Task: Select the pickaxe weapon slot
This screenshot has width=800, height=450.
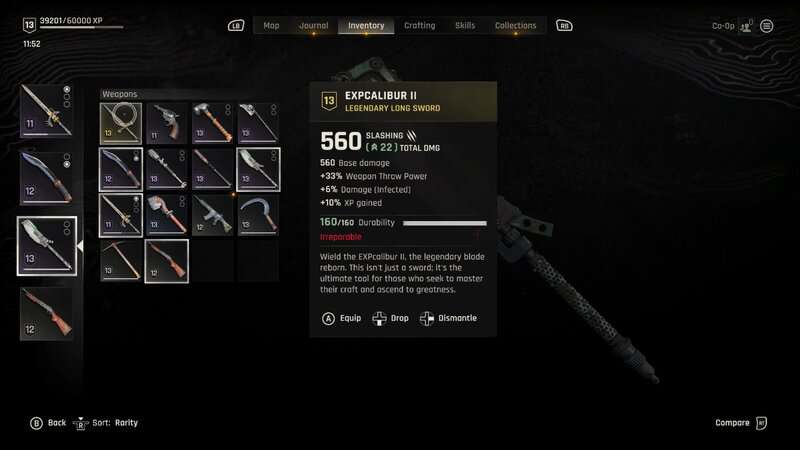Action: [120, 261]
